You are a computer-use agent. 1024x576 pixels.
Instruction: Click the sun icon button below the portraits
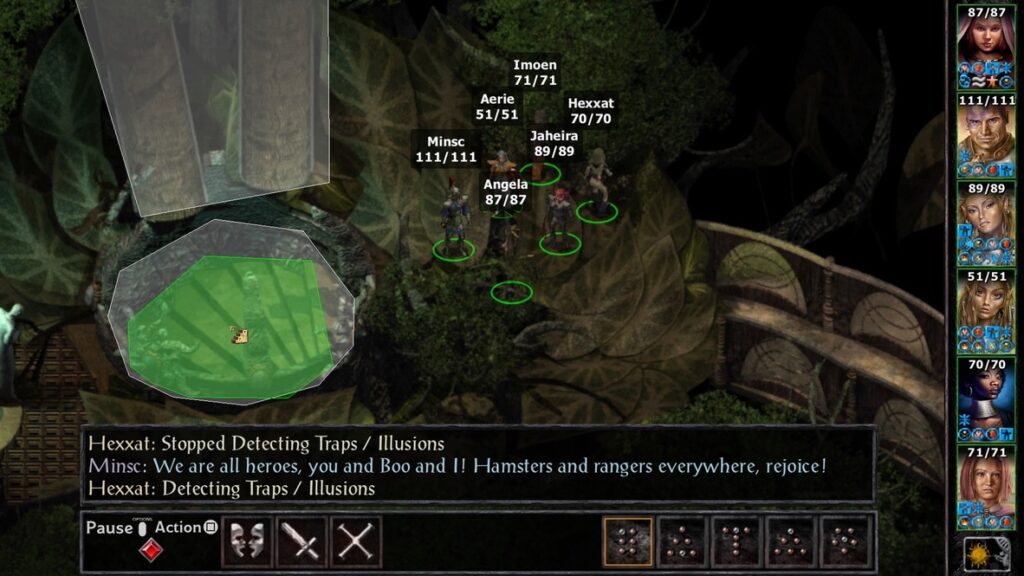(x=985, y=553)
